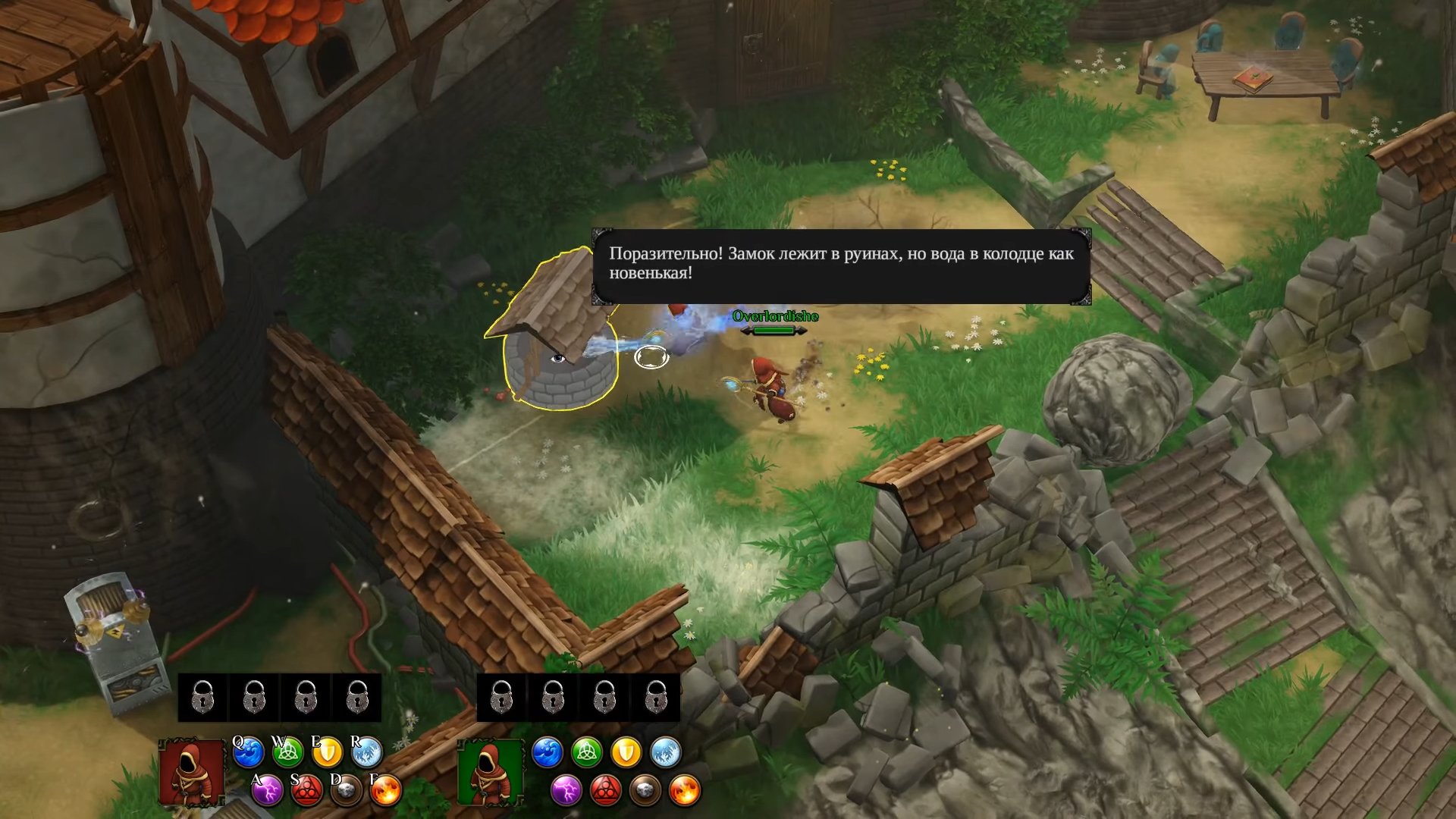Click the red-framed wizard portrait
Image resolution: width=1456 pixels, height=819 pixels.
tap(192, 773)
